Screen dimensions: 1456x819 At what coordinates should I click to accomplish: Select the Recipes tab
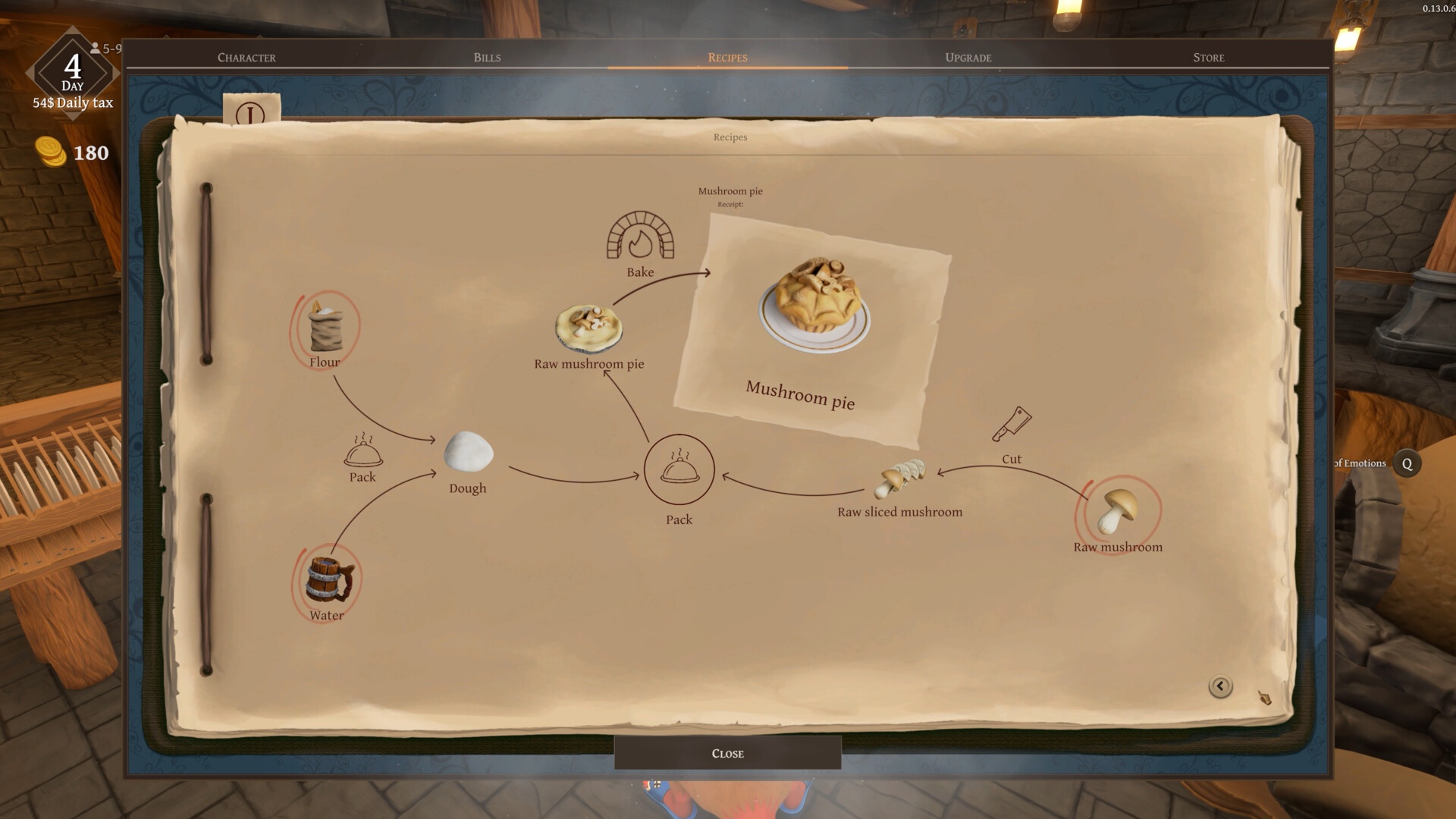[x=727, y=58]
